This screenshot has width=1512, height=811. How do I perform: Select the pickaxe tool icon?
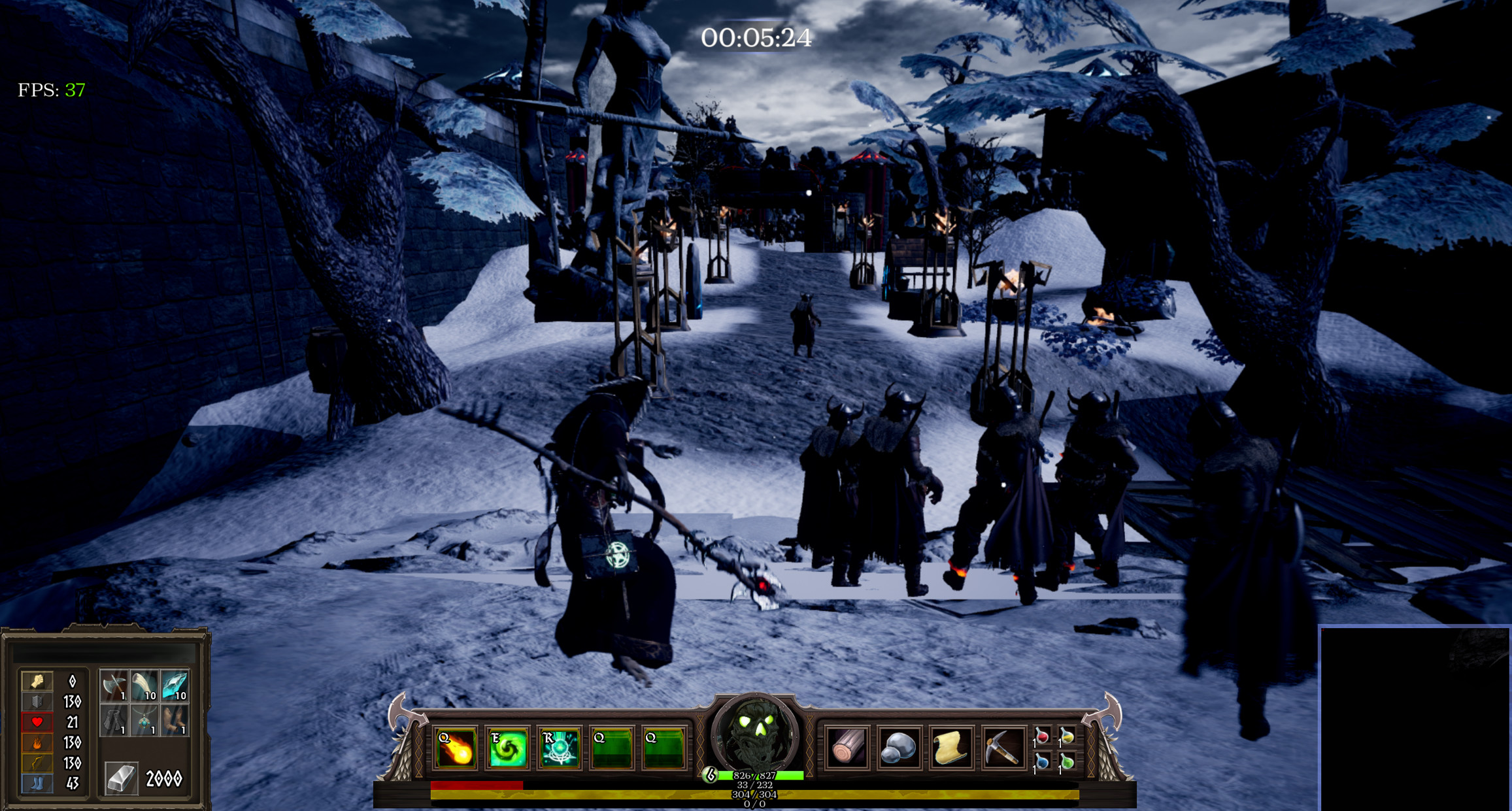tap(1001, 745)
